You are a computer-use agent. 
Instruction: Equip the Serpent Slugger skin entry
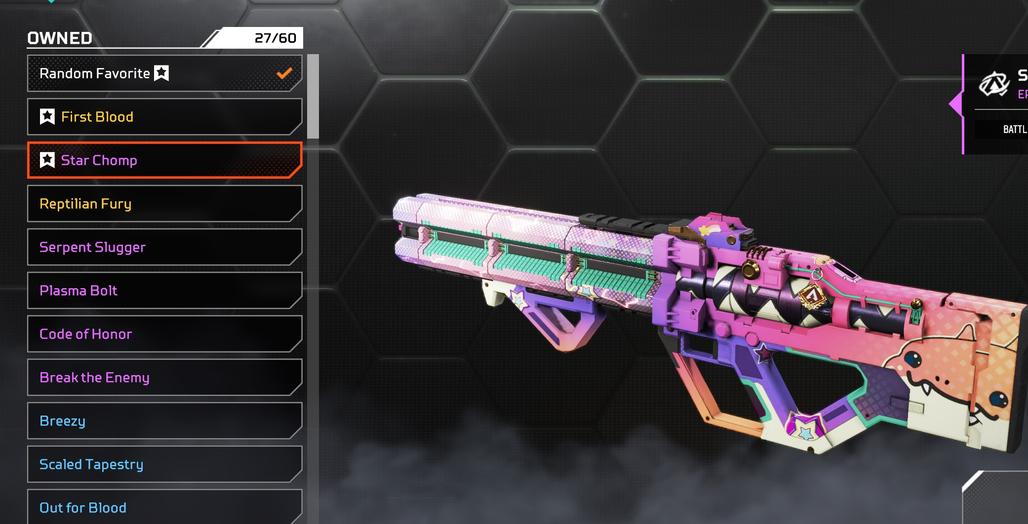[x=164, y=247]
